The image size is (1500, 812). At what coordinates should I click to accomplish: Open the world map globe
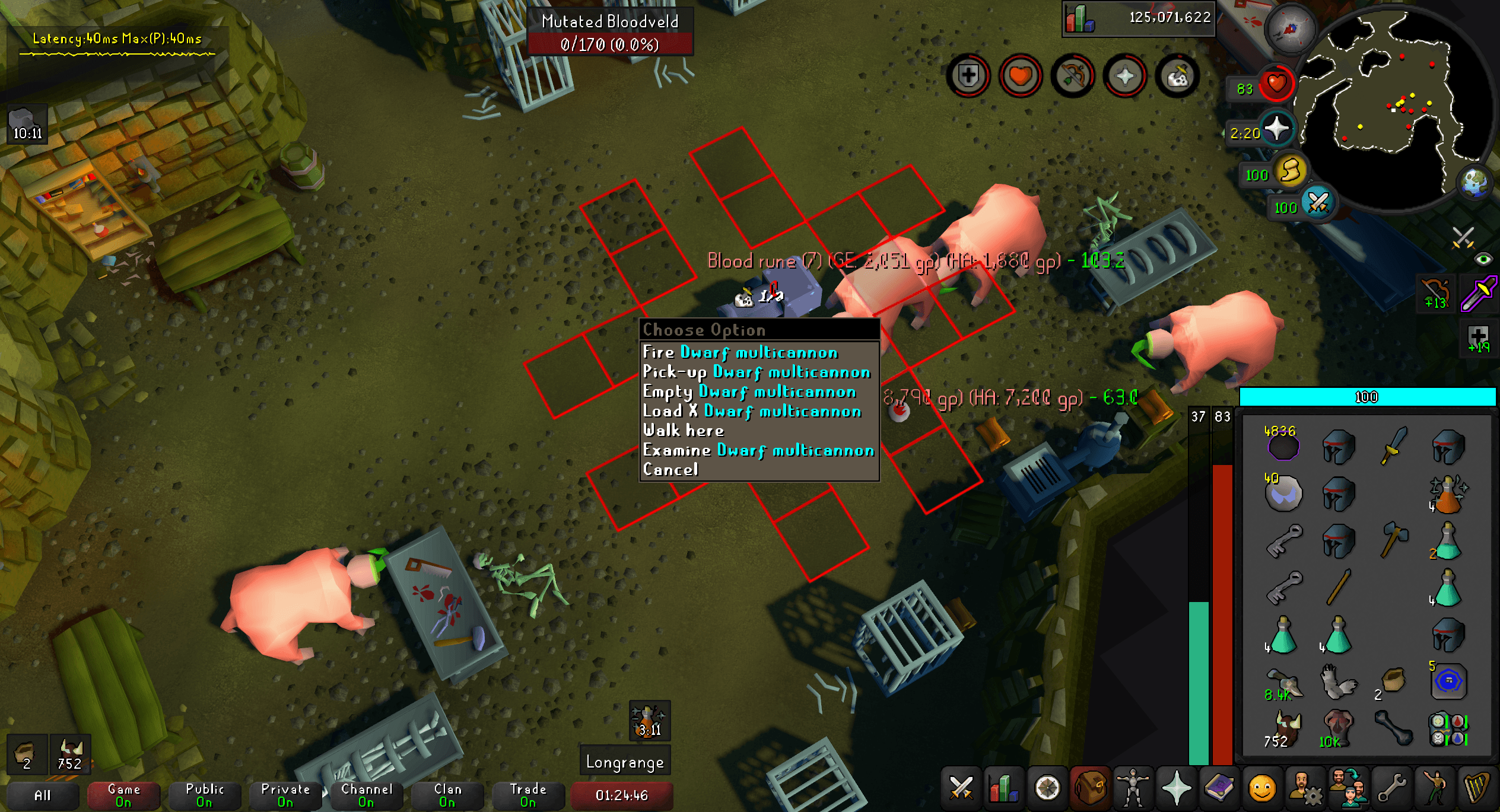1475,182
